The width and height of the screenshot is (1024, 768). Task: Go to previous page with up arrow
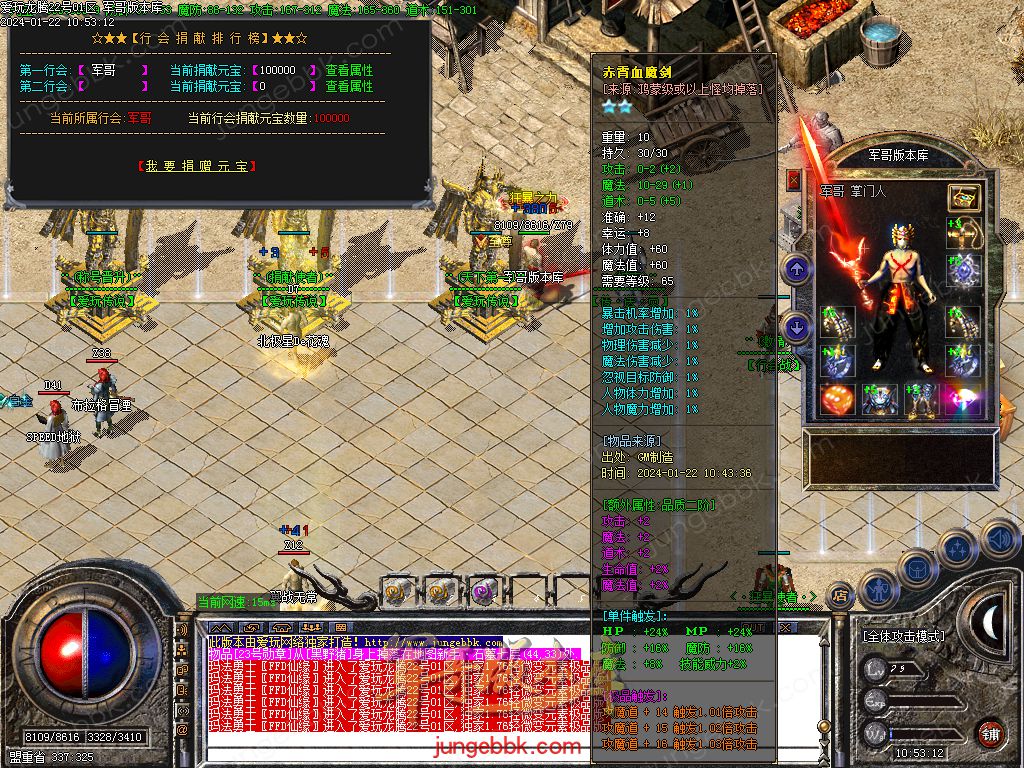796,268
